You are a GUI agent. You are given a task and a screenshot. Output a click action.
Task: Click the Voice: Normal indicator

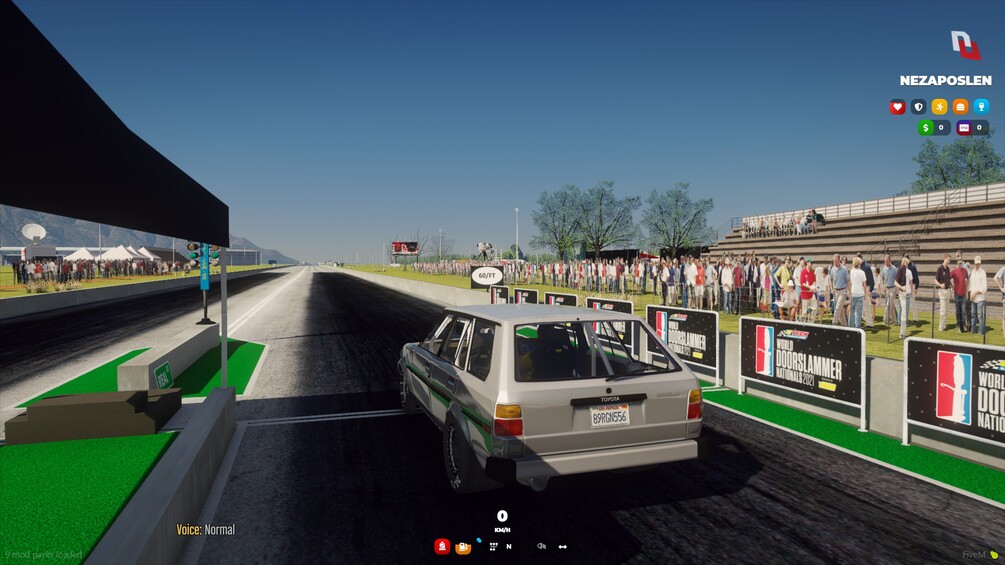206,529
